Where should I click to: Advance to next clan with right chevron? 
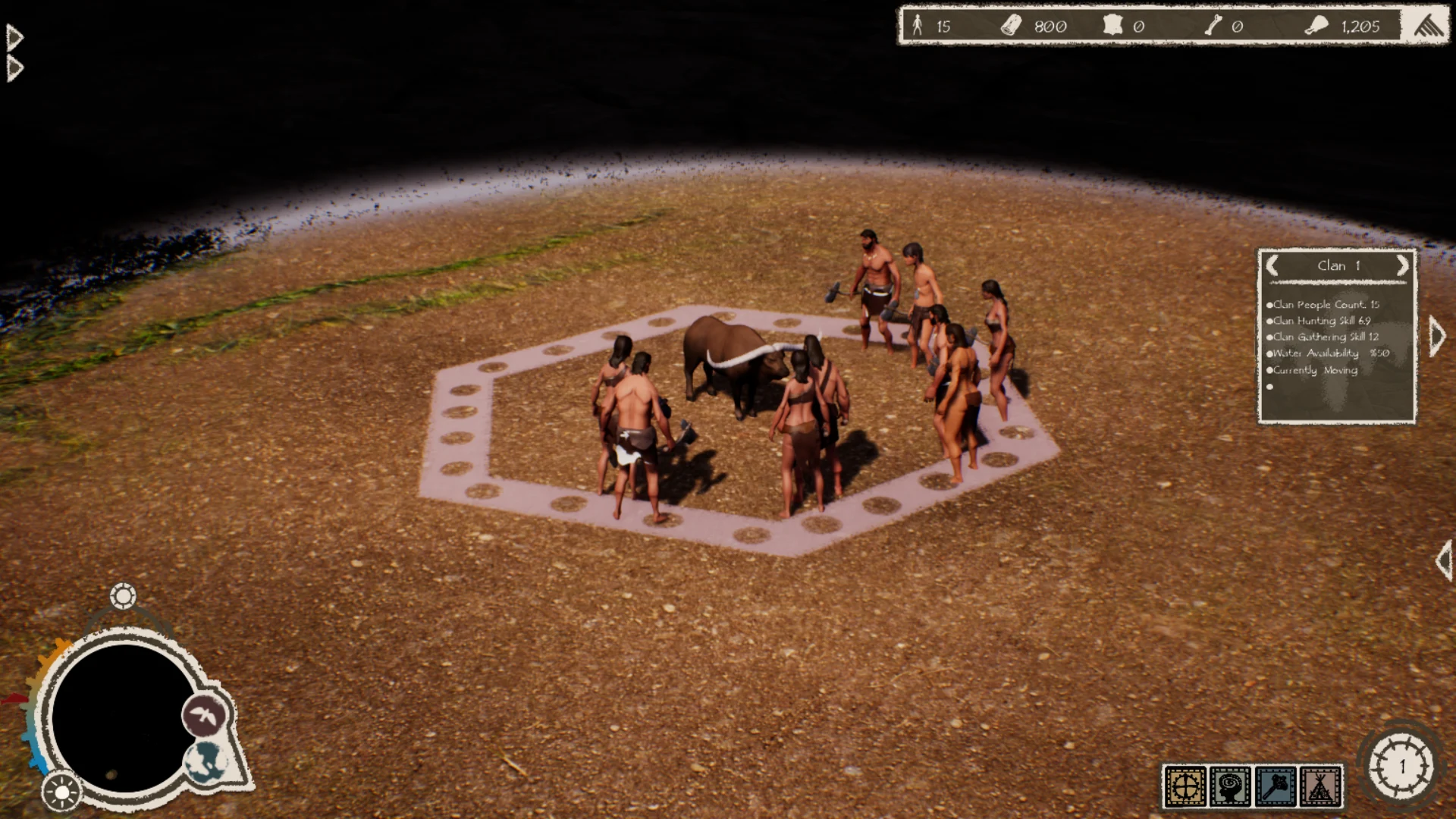[1402, 265]
